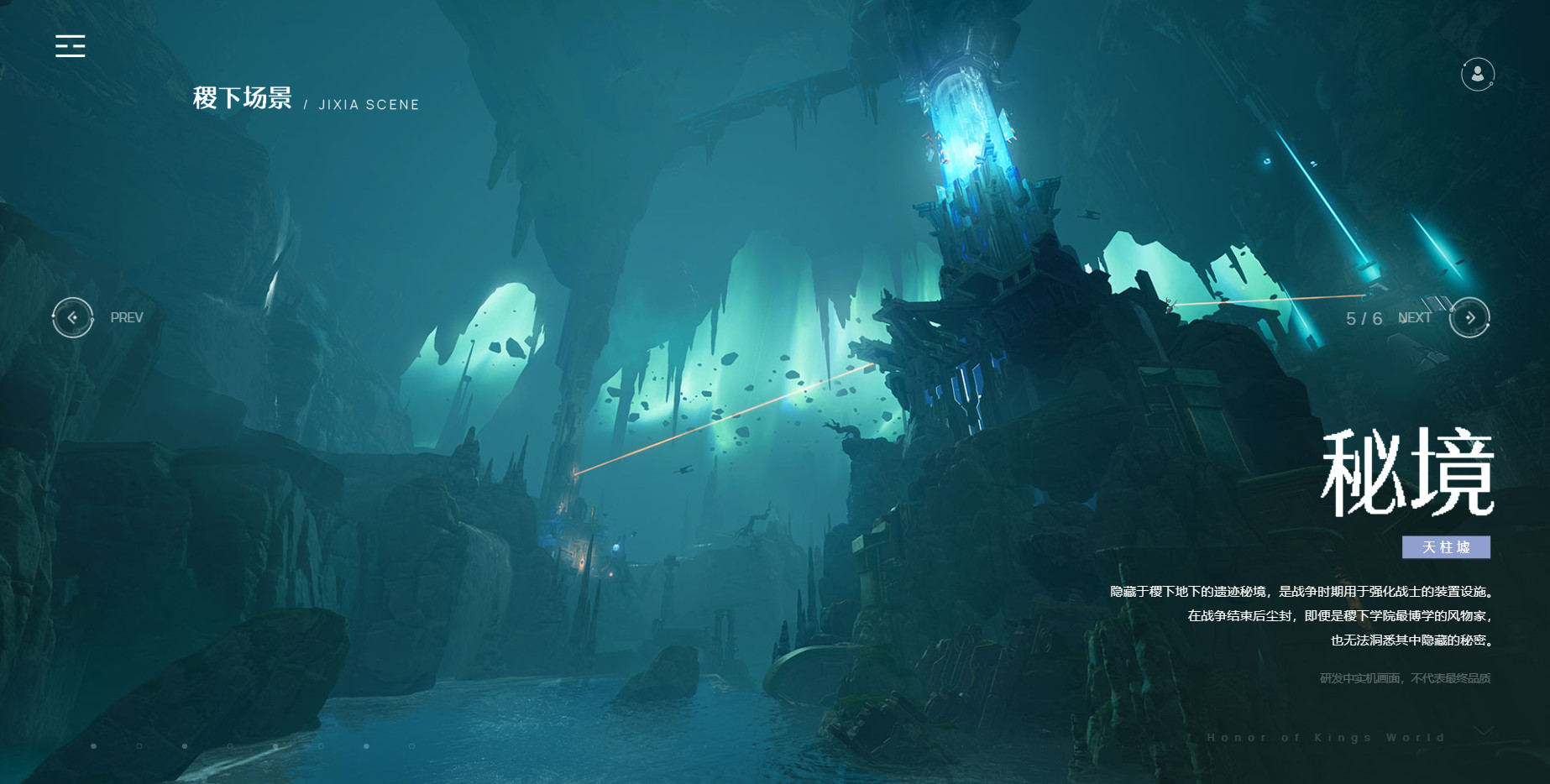Advance with the NEXT scene arrow

(1469, 317)
